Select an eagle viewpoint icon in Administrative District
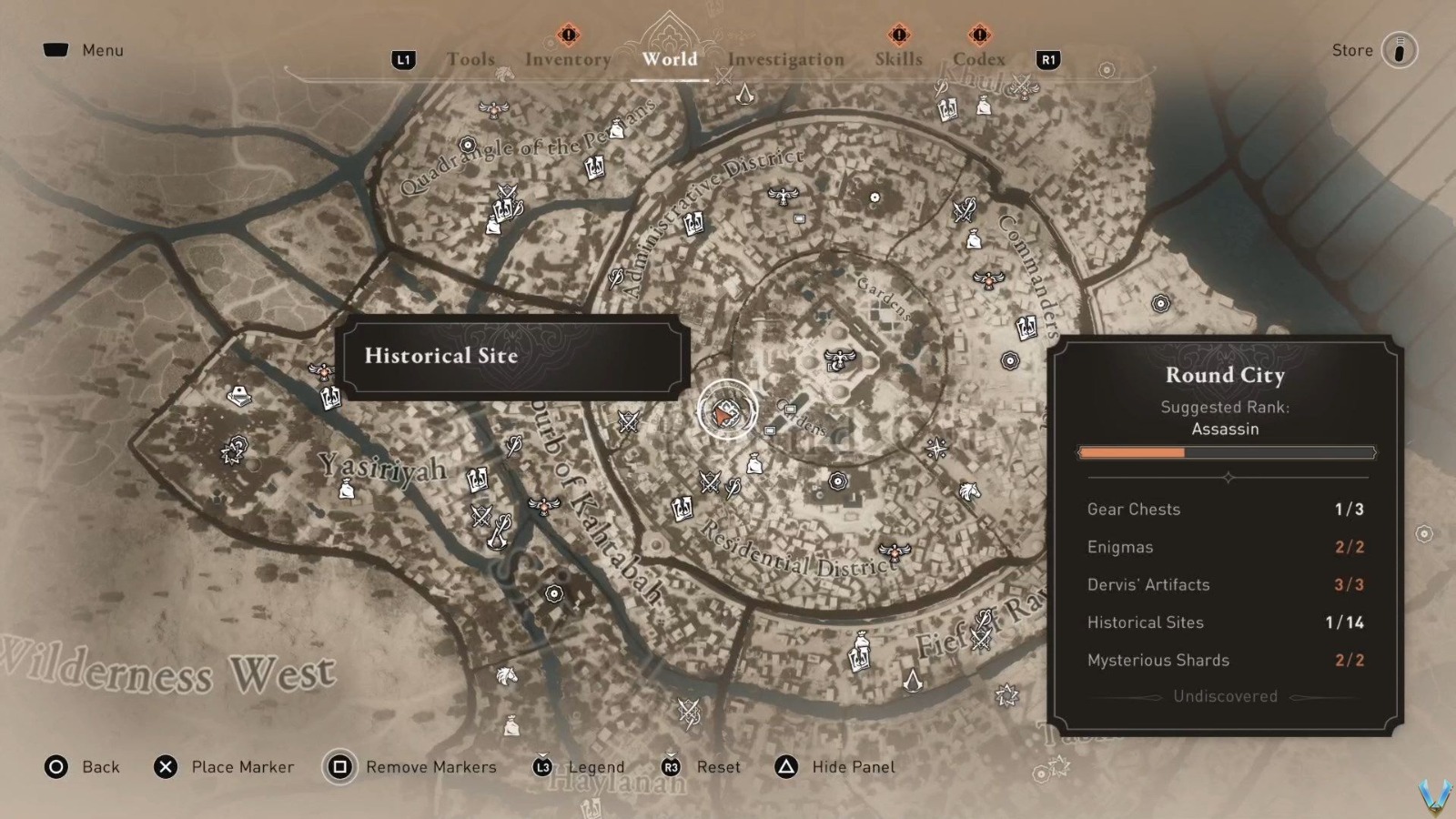Image resolution: width=1456 pixels, height=819 pixels. click(783, 197)
